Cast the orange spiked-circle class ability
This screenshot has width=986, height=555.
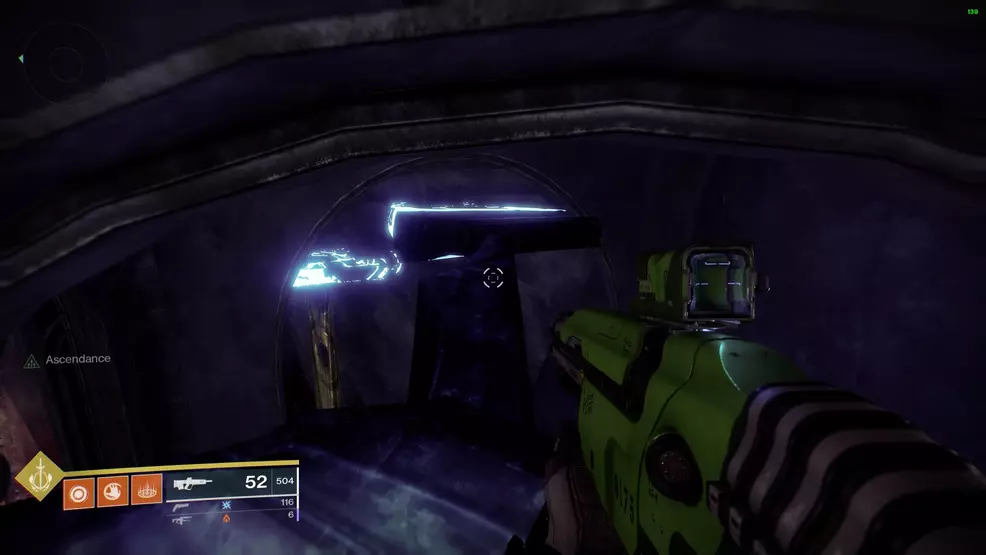pos(146,491)
